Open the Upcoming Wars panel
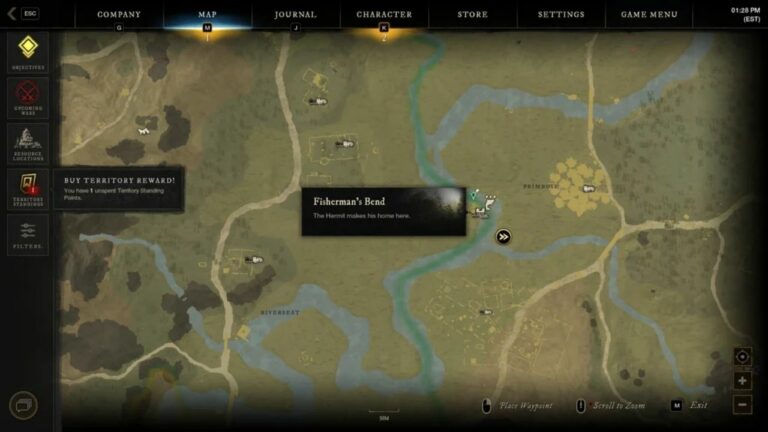Screen dimensions: 768x432 [27, 96]
